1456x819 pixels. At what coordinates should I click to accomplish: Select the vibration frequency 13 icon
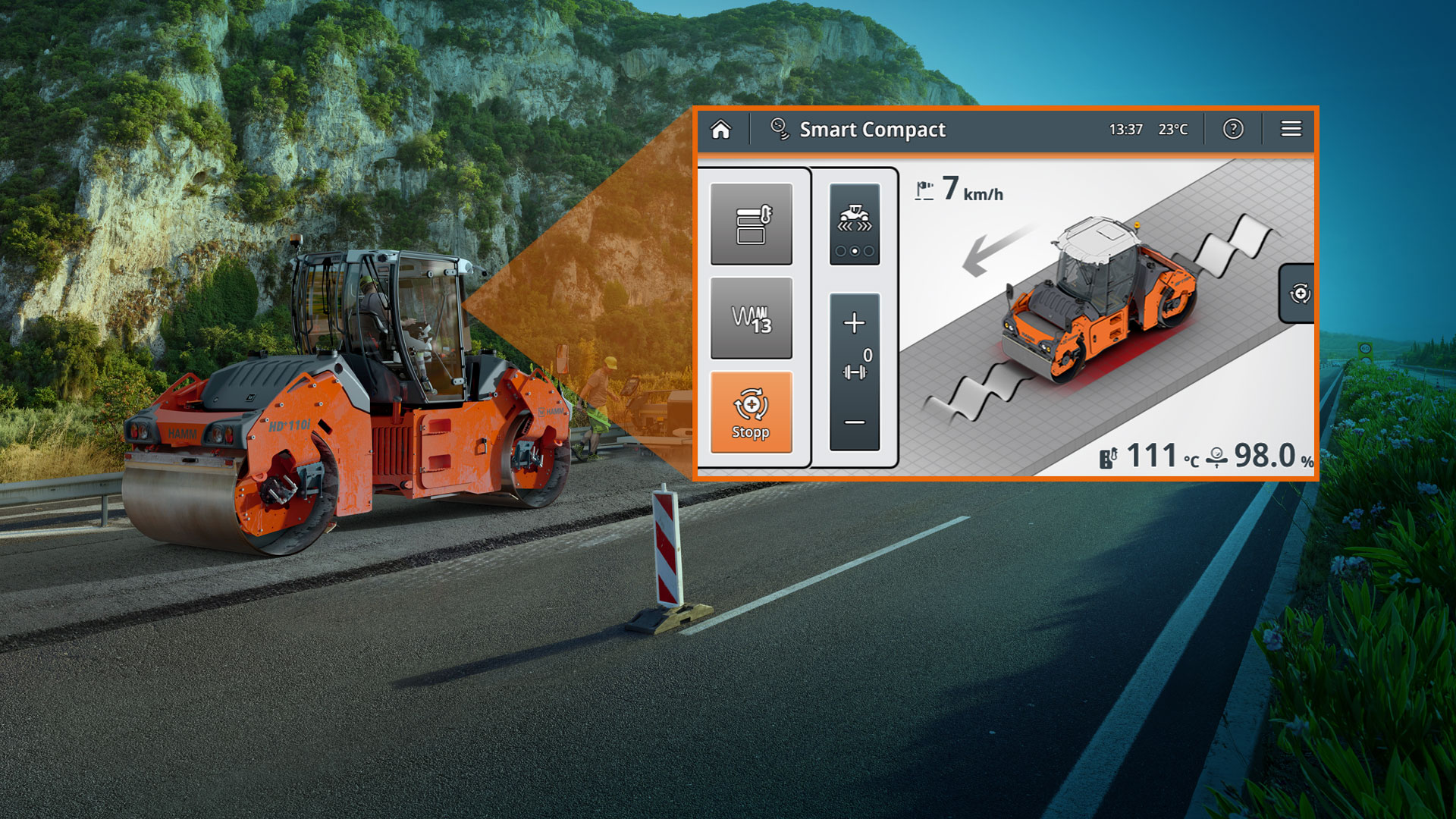(x=750, y=316)
